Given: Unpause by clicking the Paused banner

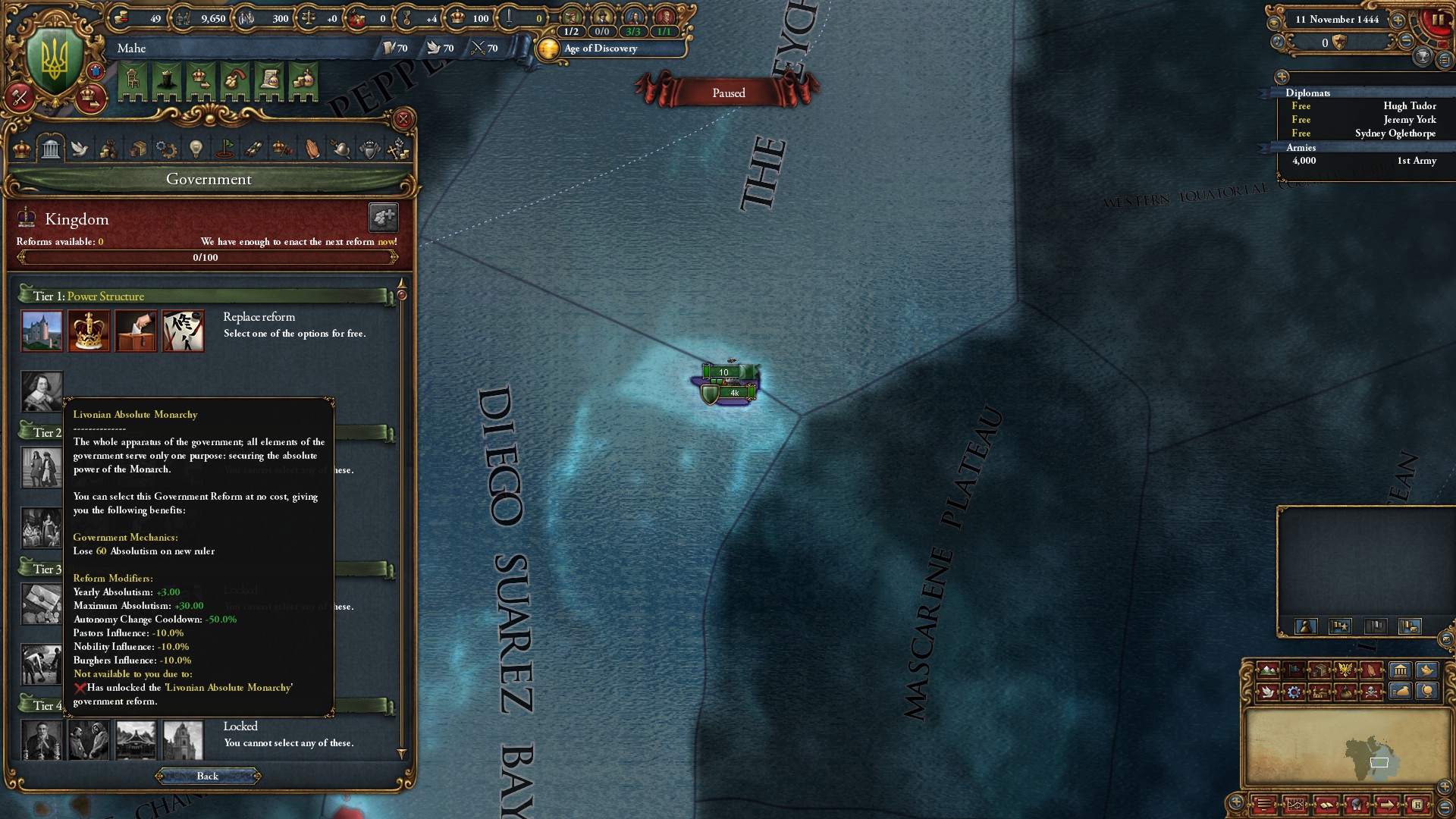Looking at the screenshot, I should click(x=729, y=92).
